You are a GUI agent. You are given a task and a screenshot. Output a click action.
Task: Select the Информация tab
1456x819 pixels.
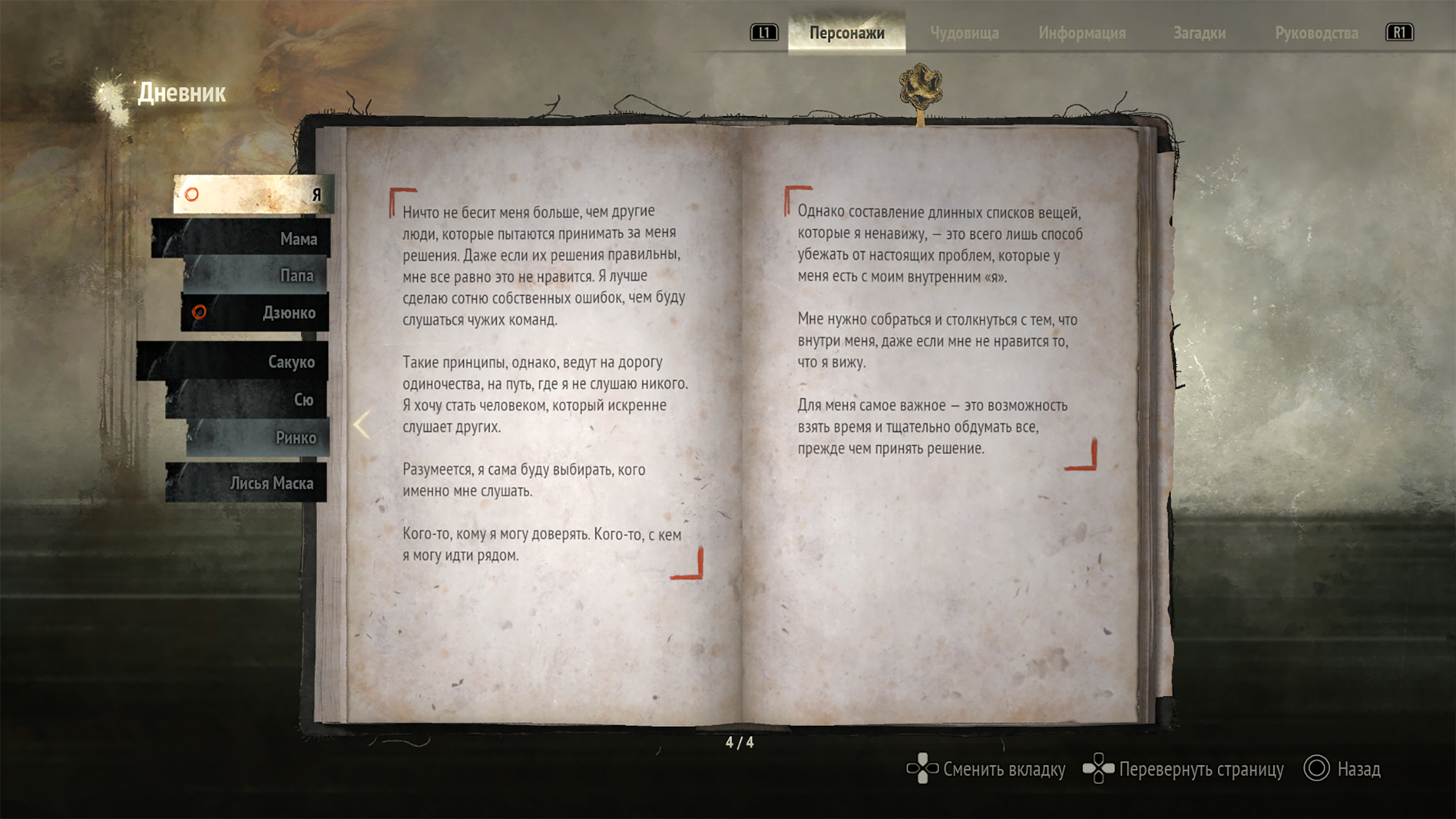[x=1081, y=33]
